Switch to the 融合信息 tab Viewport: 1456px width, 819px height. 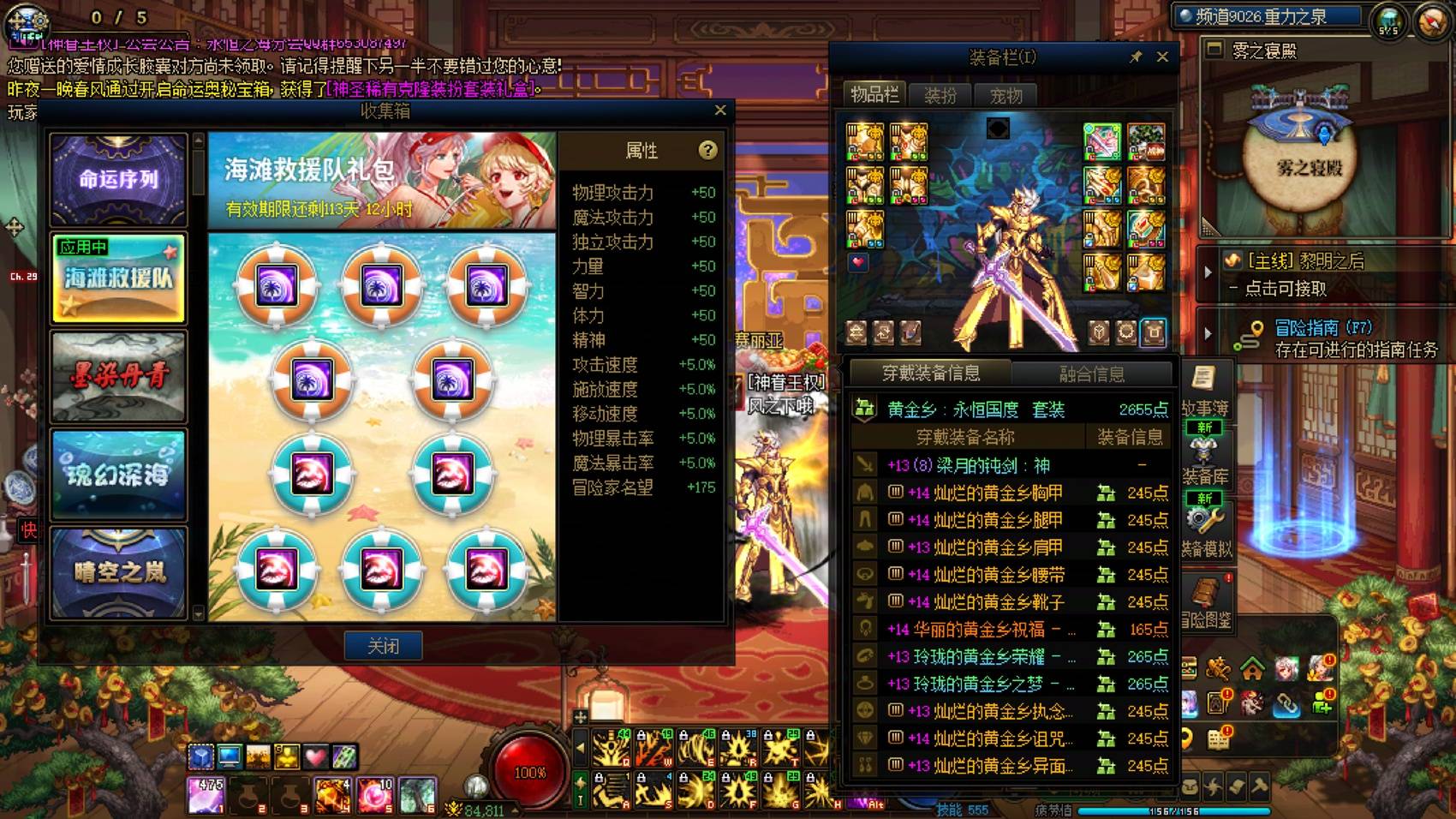tap(1094, 374)
